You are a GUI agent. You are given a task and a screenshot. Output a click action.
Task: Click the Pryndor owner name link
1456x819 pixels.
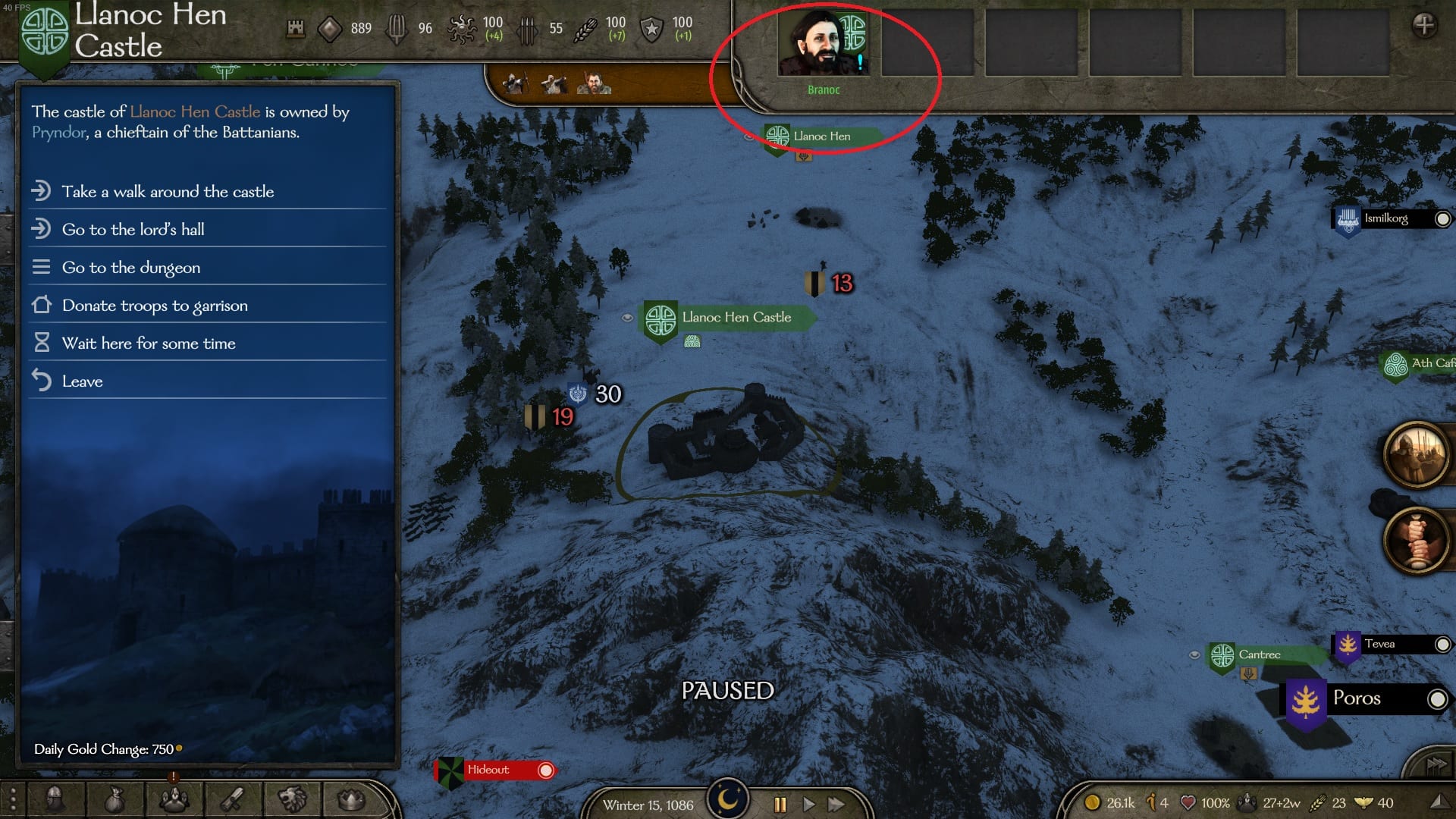click(x=59, y=133)
